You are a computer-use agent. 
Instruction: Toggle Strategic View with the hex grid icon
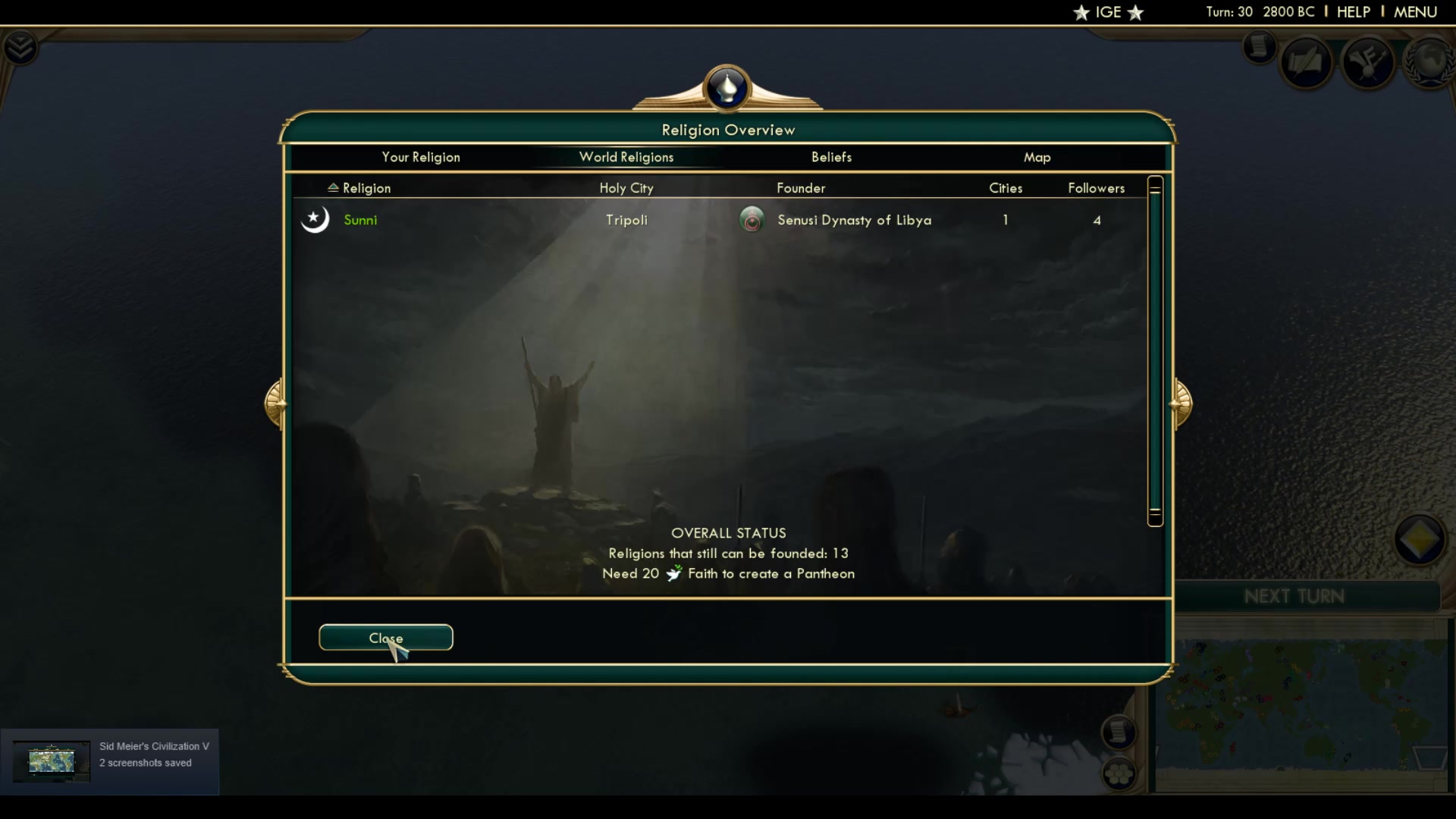[1121, 775]
